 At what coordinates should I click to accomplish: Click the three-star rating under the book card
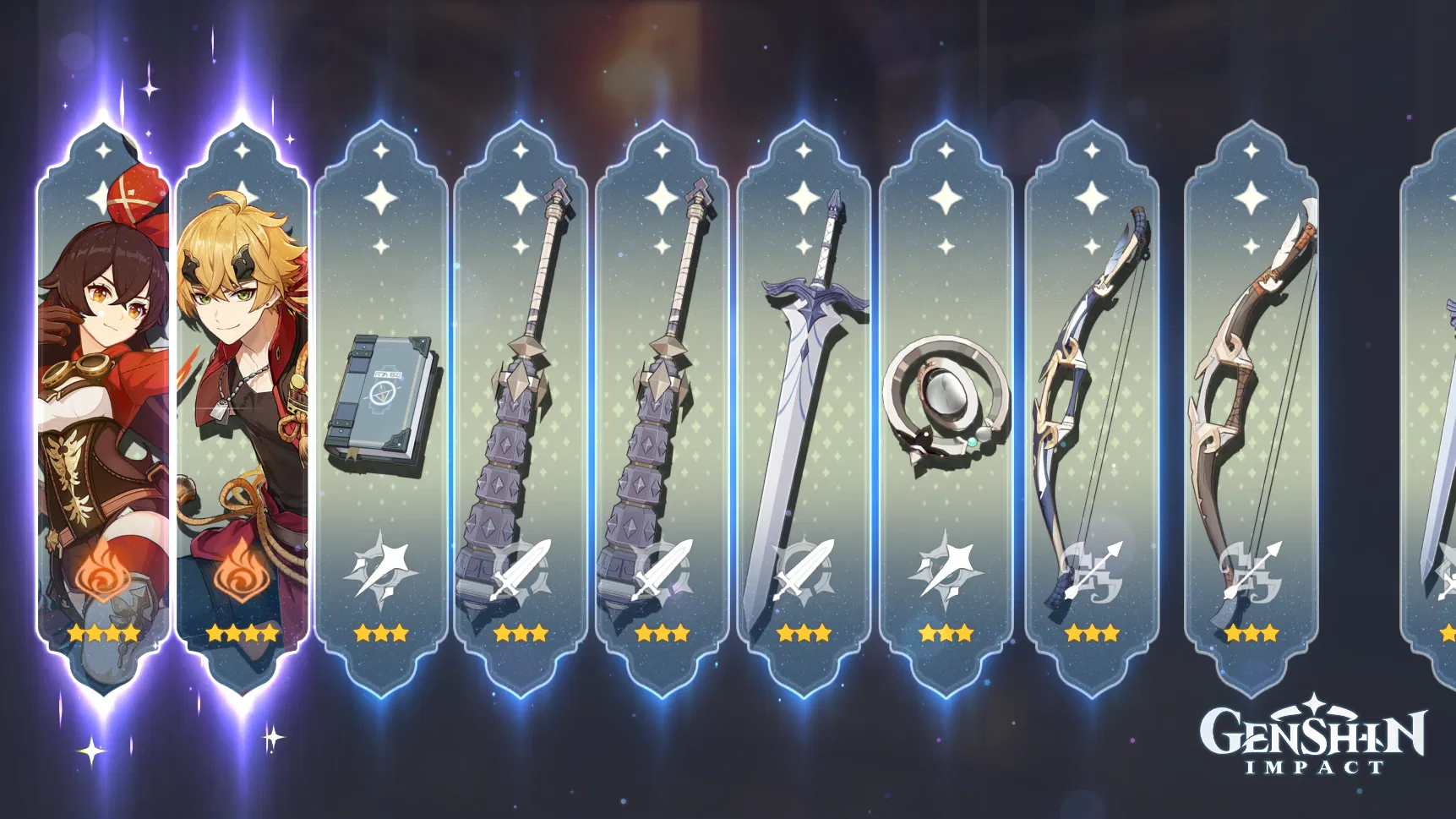382,631
